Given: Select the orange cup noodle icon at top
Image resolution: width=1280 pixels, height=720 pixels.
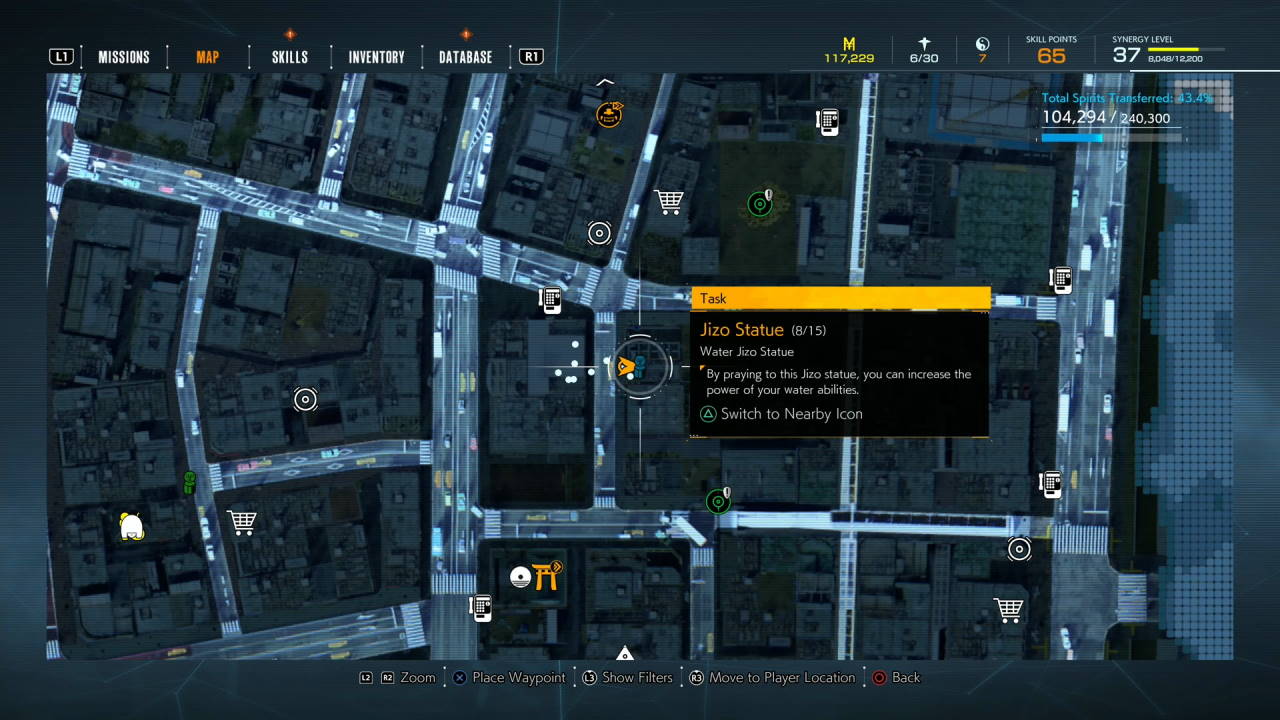Looking at the screenshot, I should pyautogui.click(x=608, y=114).
